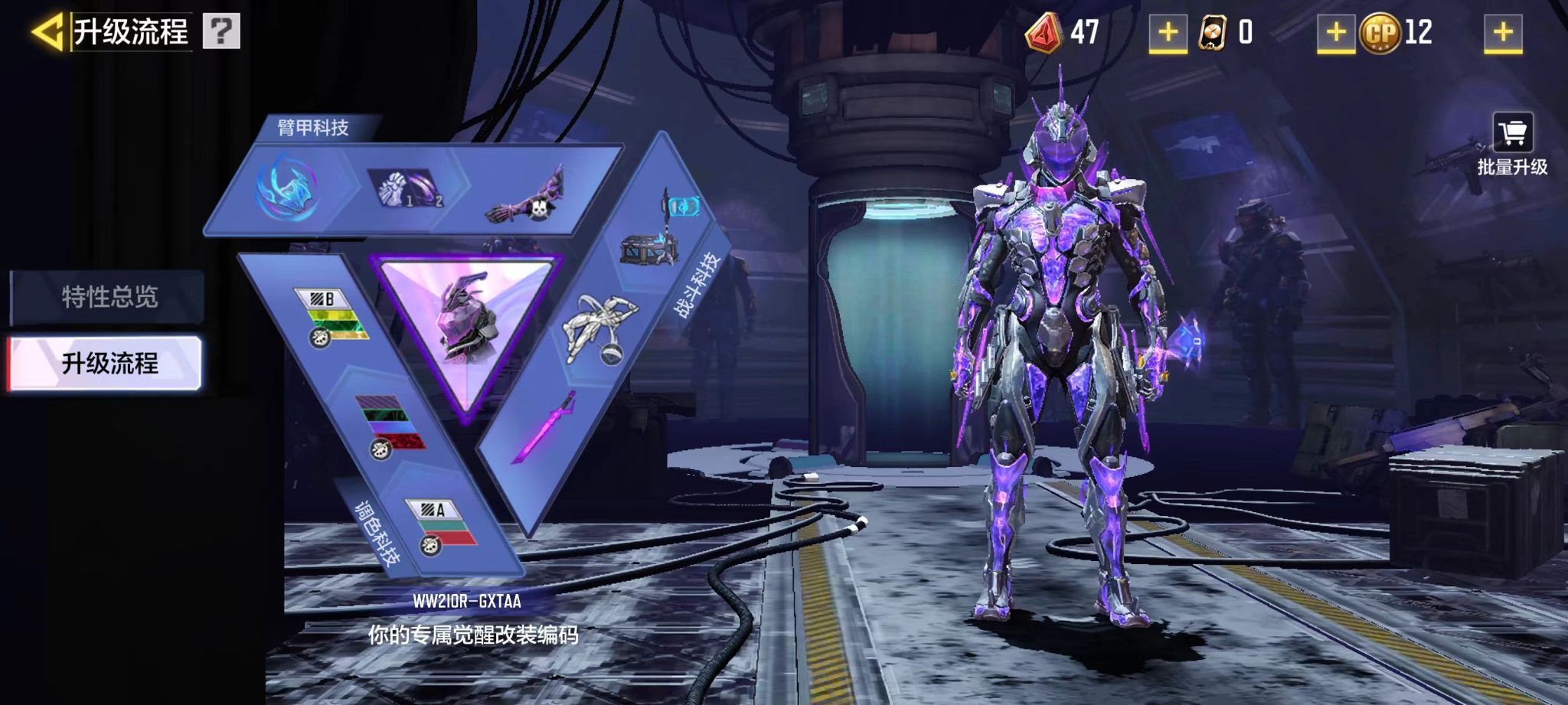Go back using the yellow arrow
This screenshot has width=1568, height=705.
click(47, 32)
